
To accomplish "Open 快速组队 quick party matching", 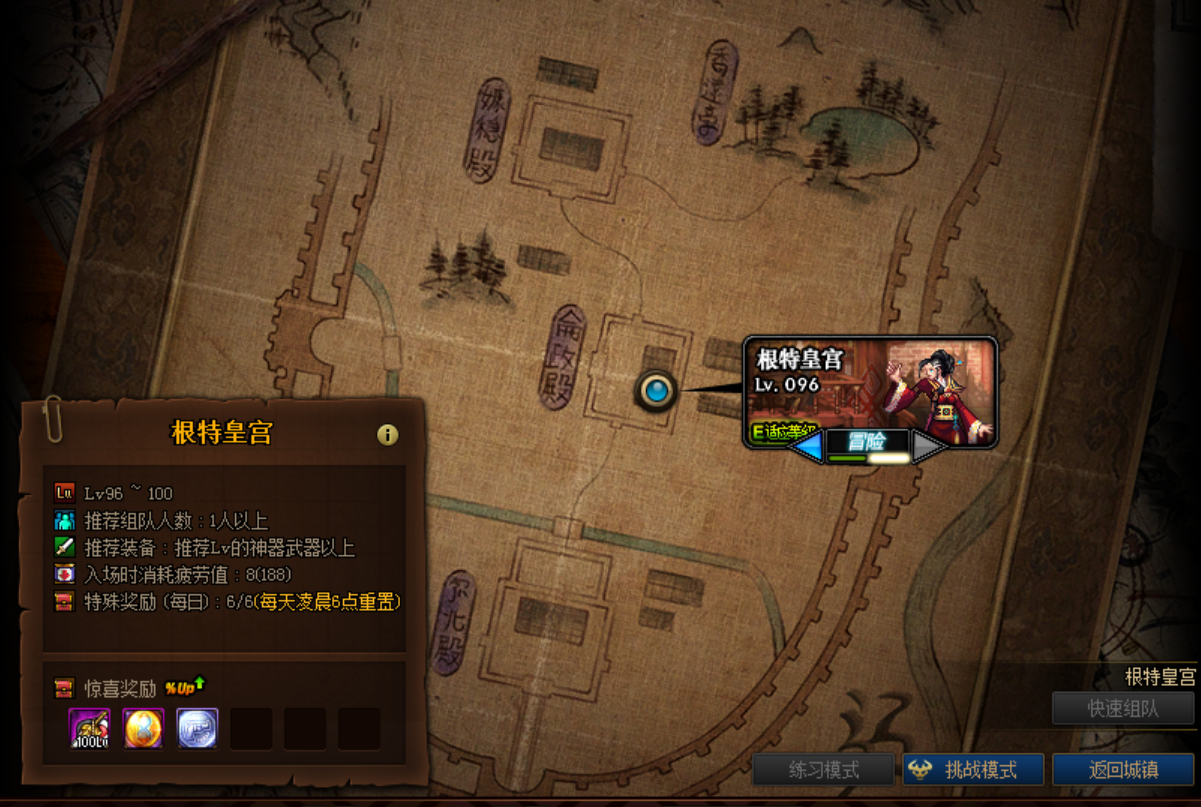I will 1122,709.
